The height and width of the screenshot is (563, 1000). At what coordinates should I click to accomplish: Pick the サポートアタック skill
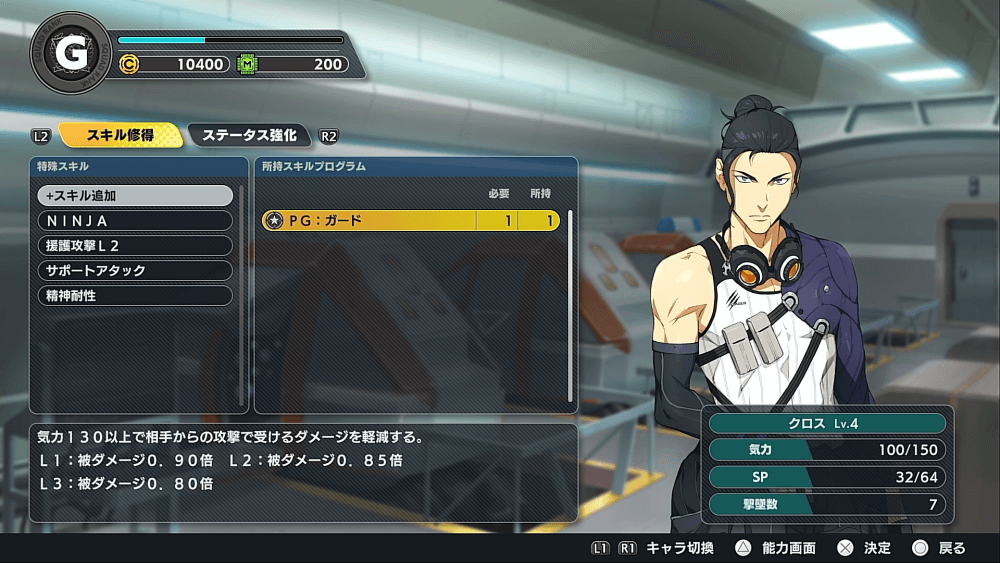[135, 271]
